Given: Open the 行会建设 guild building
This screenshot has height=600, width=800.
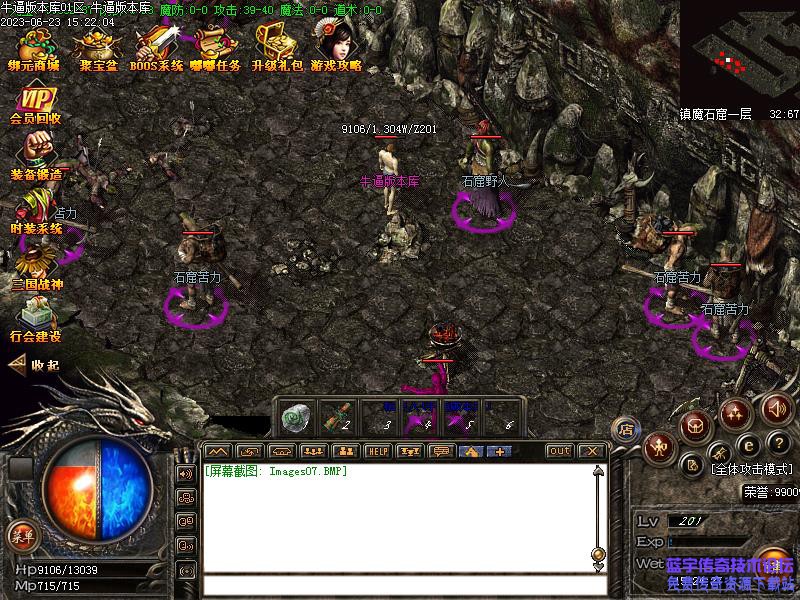Looking at the screenshot, I should pyautogui.click(x=36, y=320).
